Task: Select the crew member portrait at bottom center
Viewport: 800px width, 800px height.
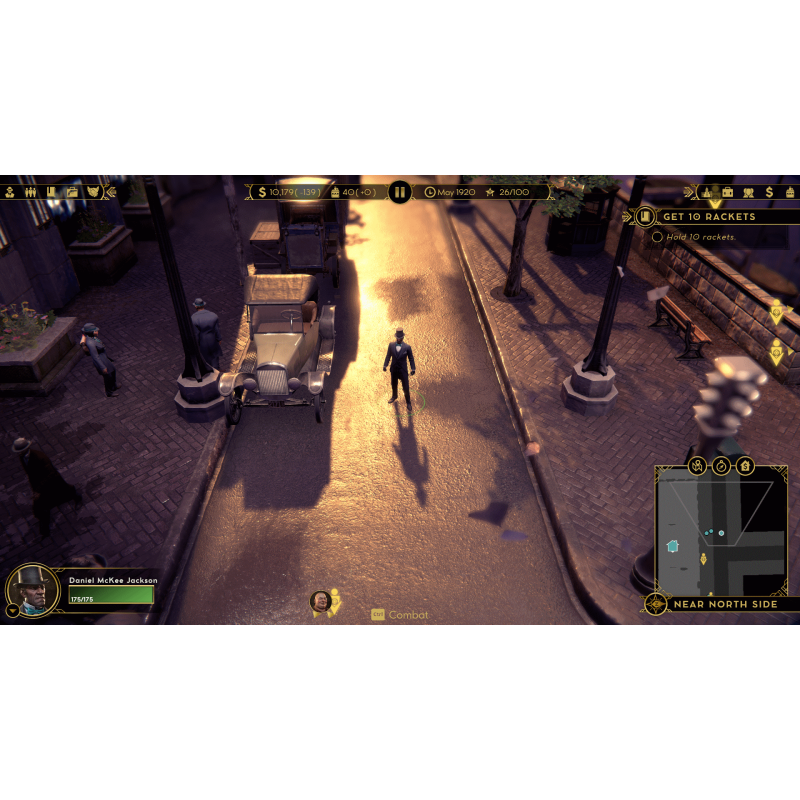Action: [321, 600]
